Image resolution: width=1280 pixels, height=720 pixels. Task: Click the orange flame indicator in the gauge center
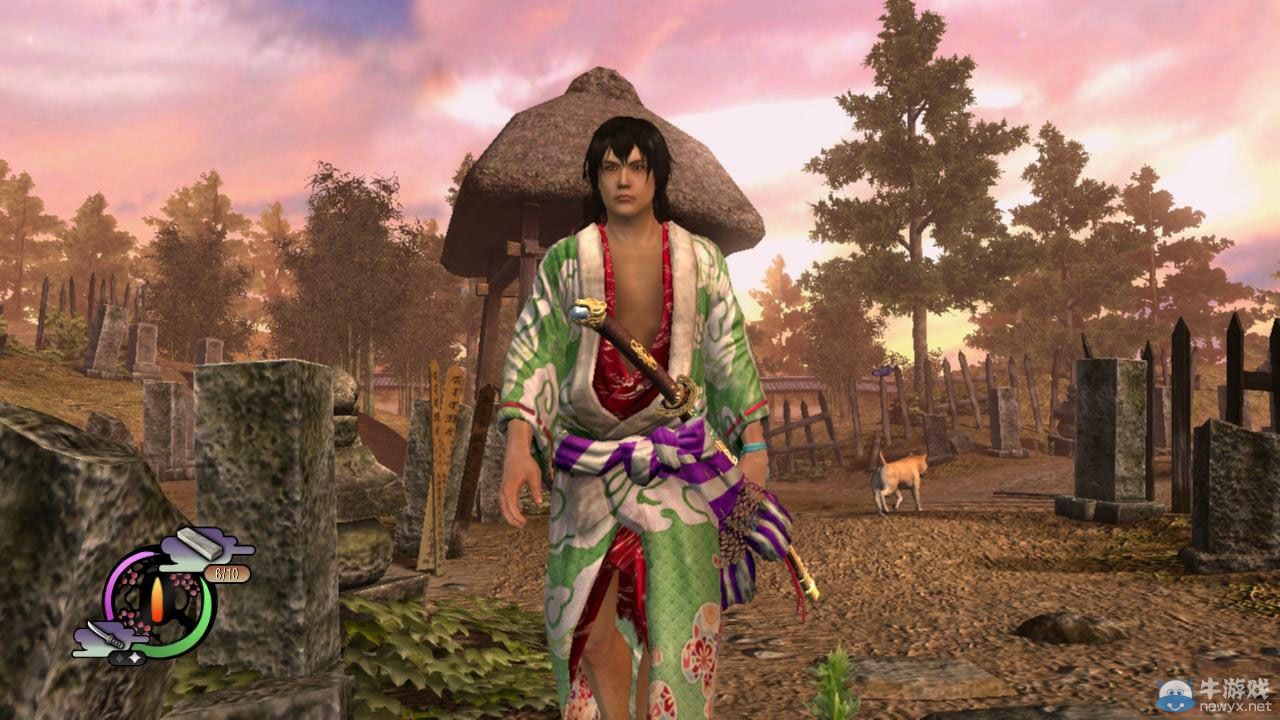point(158,598)
